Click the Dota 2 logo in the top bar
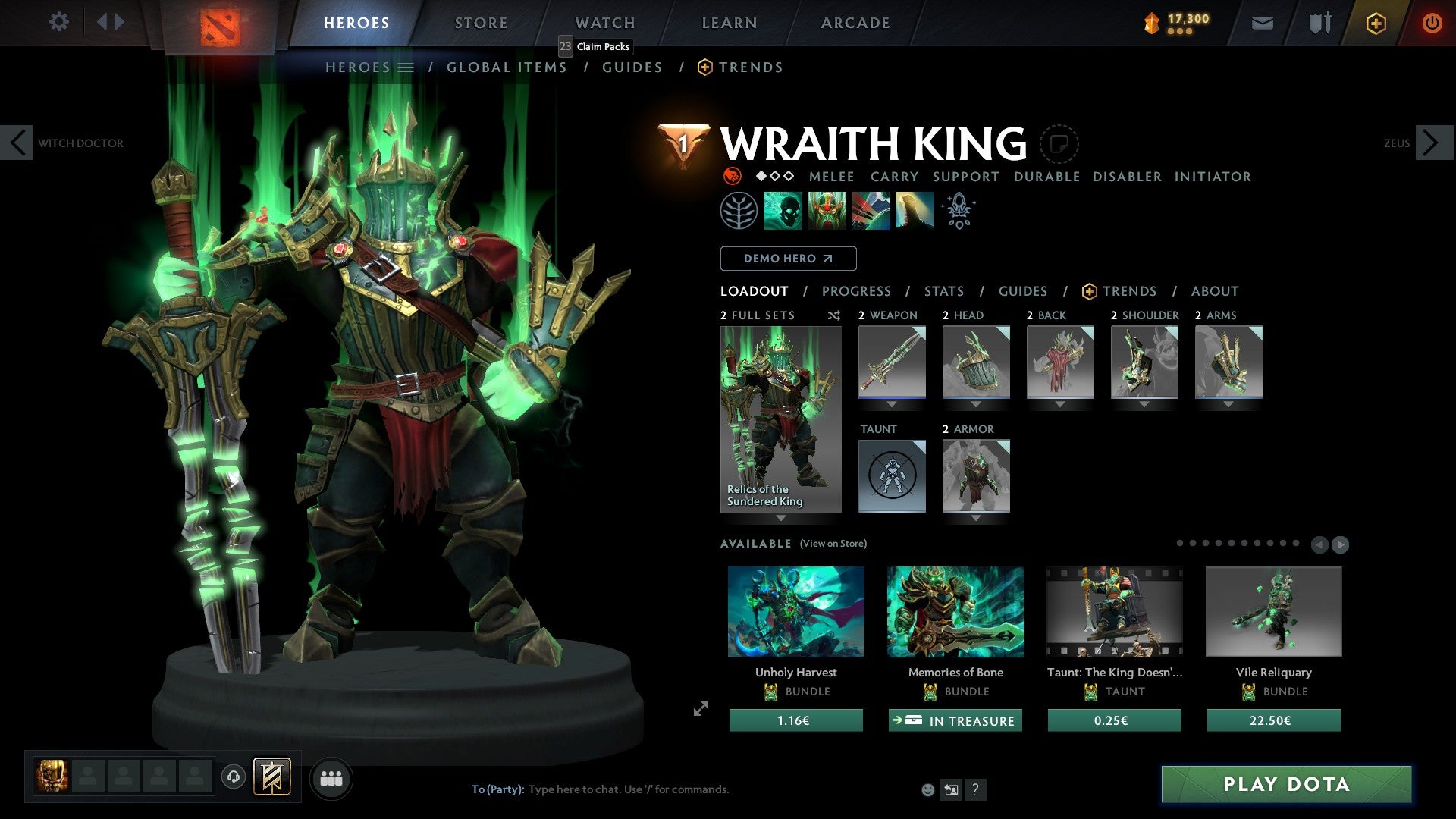The width and height of the screenshot is (1456, 819). (x=219, y=23)
